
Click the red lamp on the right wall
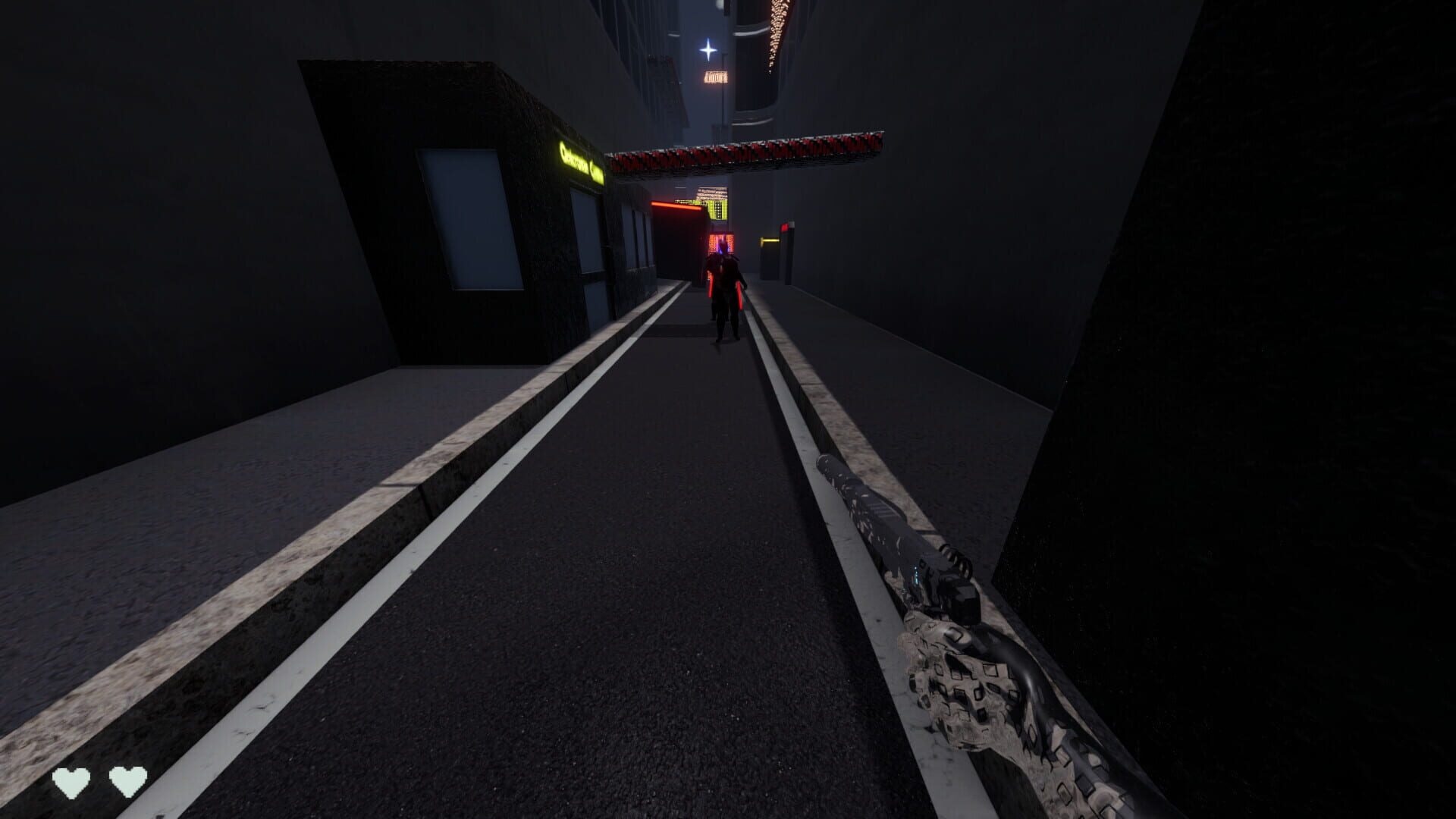pos(785,226)
